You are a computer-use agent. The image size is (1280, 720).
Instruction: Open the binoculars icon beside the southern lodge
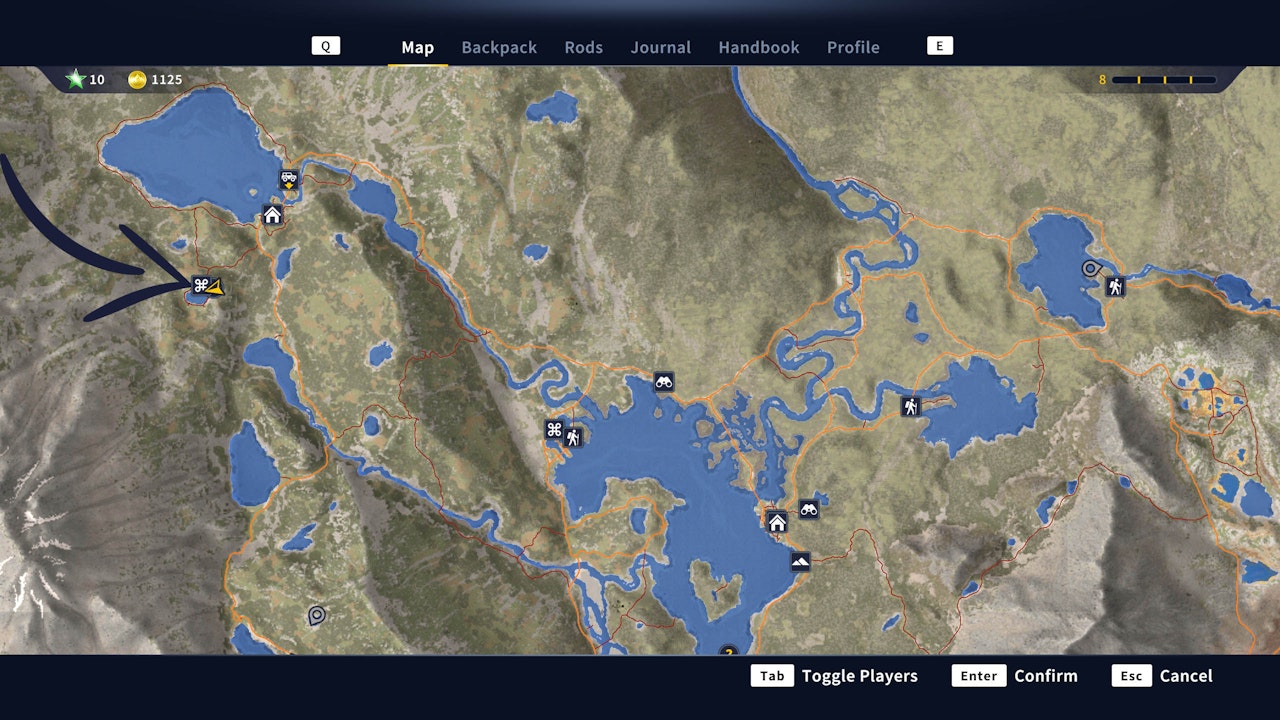tap(809, 509)
